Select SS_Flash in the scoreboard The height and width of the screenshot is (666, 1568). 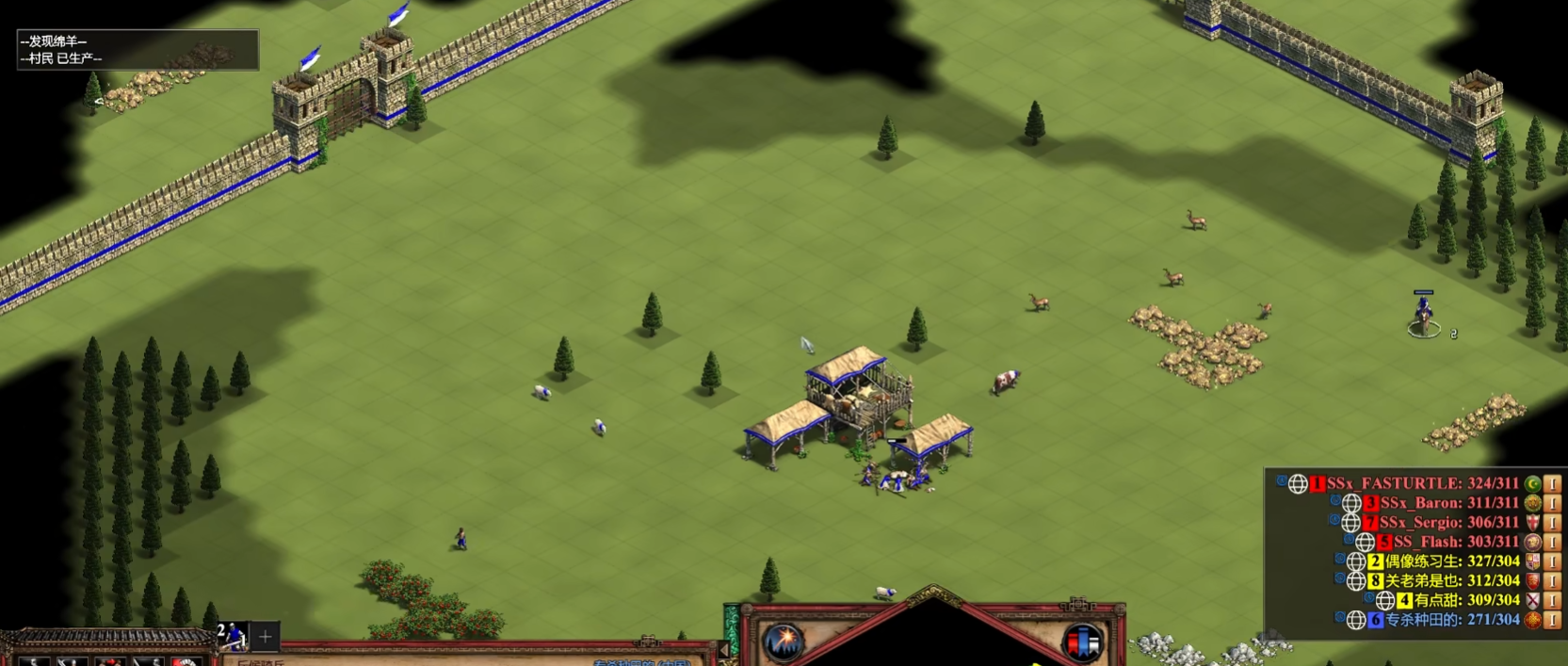click(1455, 542)
